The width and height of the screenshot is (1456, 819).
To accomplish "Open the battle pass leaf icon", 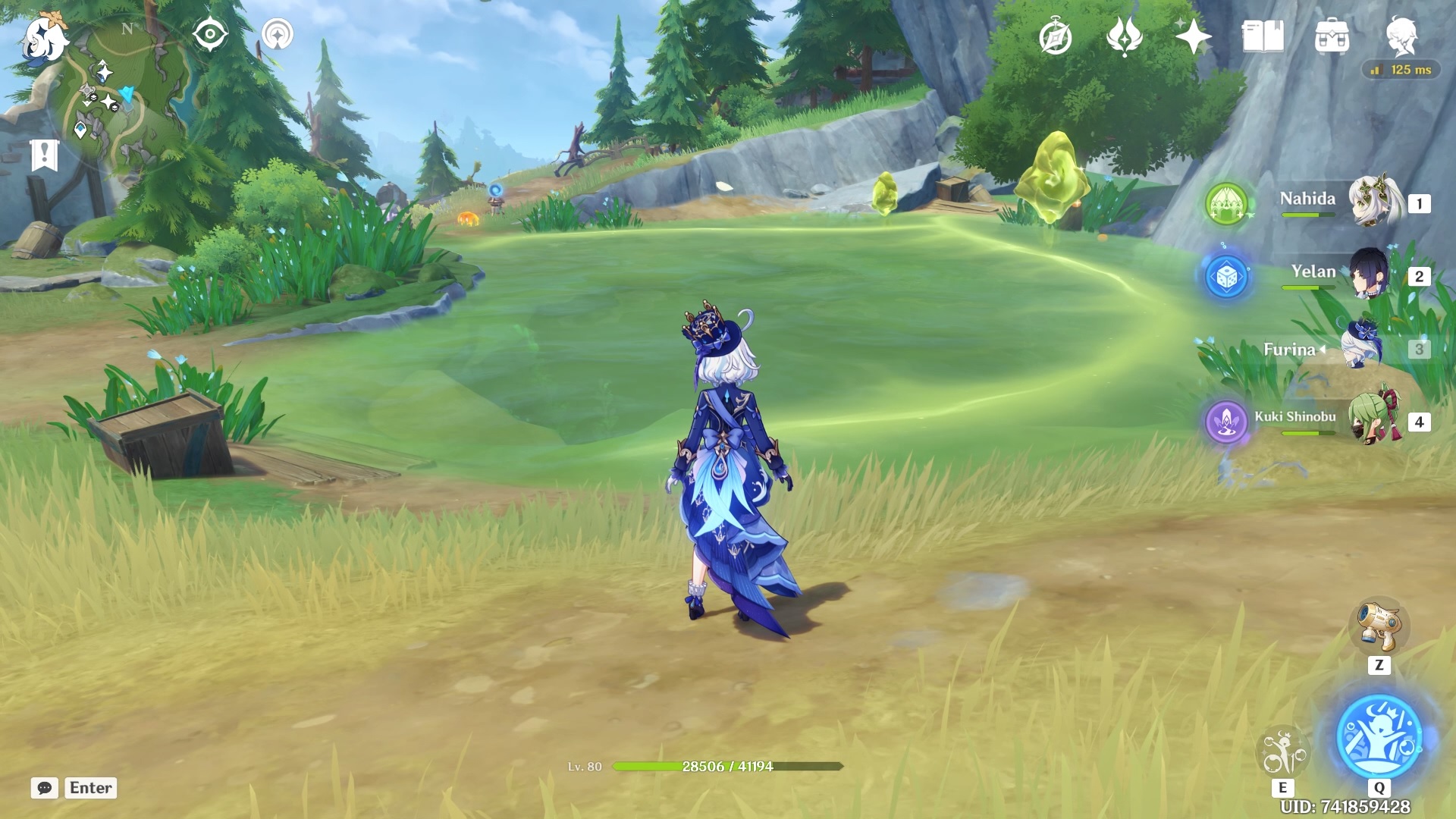I will tap(1124, 36).
